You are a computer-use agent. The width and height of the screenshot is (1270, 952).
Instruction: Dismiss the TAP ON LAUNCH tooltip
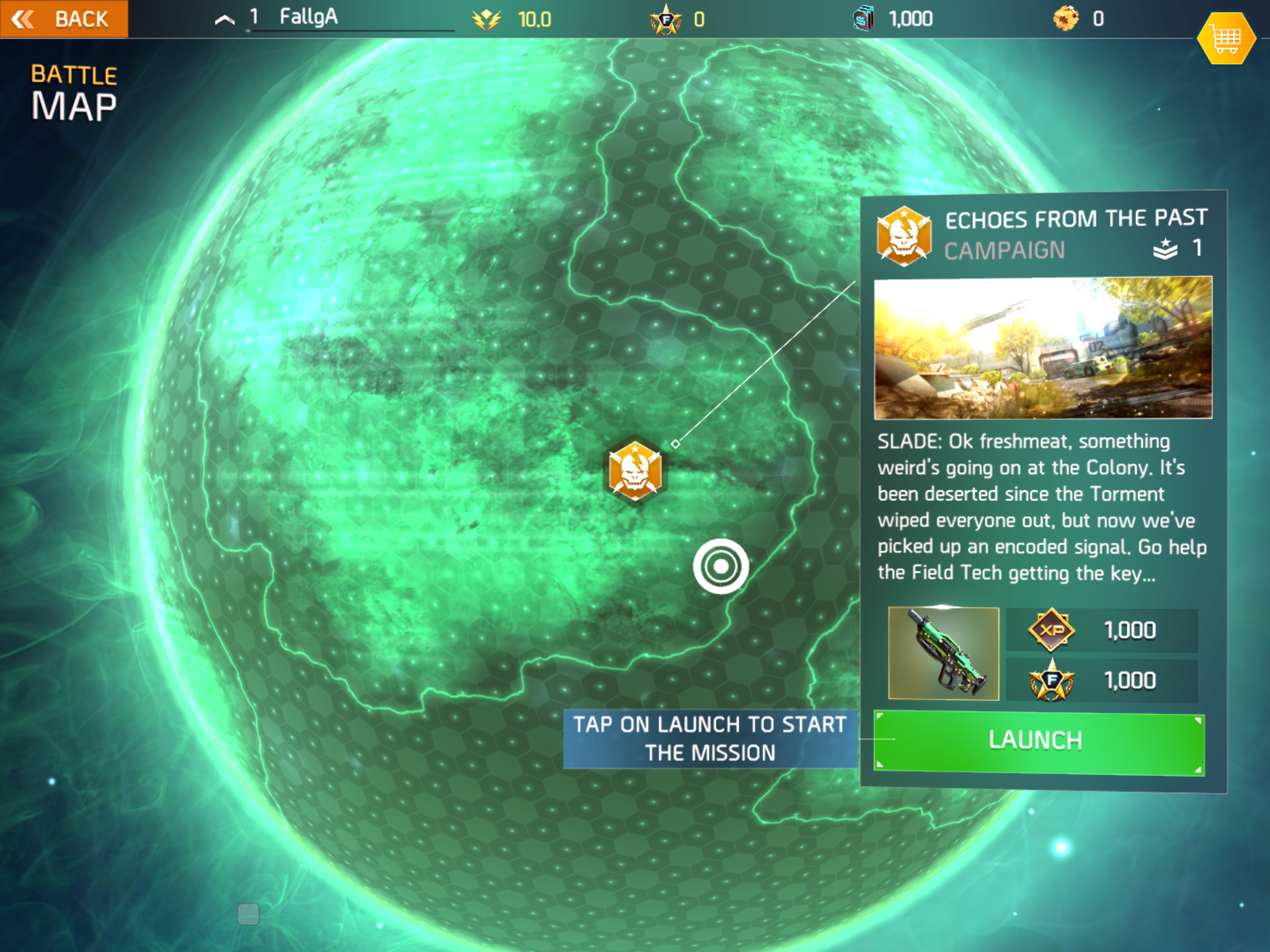click(x=710, y=739)
